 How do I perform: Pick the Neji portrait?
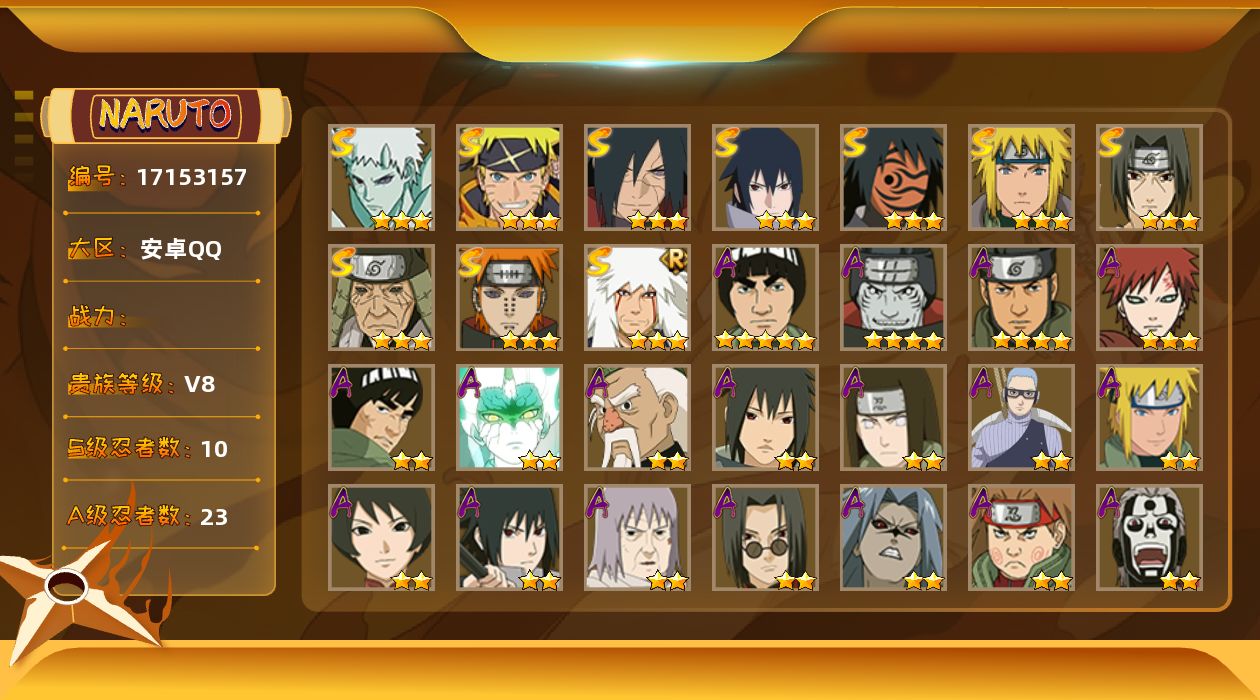click(893, 417)
